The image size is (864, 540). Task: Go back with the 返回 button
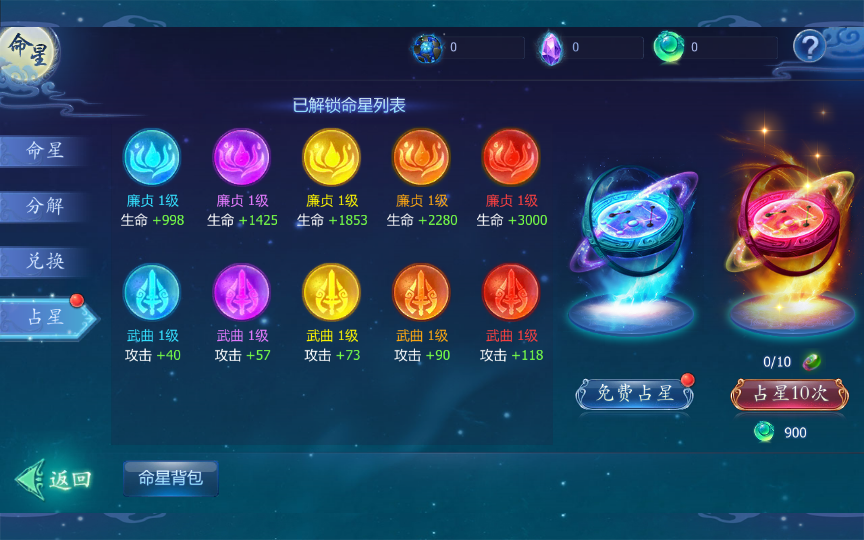coord(55,479)
